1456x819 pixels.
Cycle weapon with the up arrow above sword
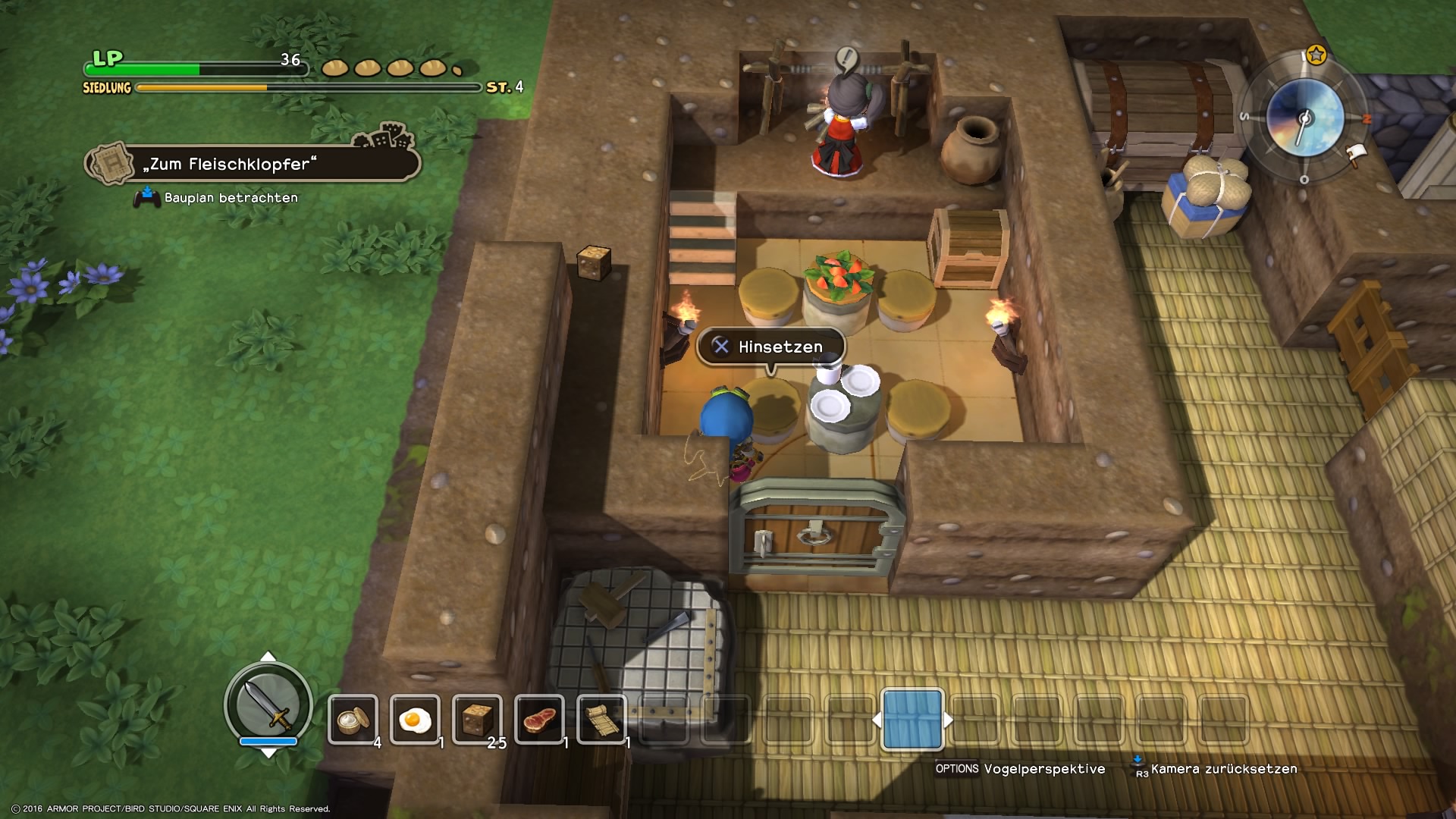[268, 656]
